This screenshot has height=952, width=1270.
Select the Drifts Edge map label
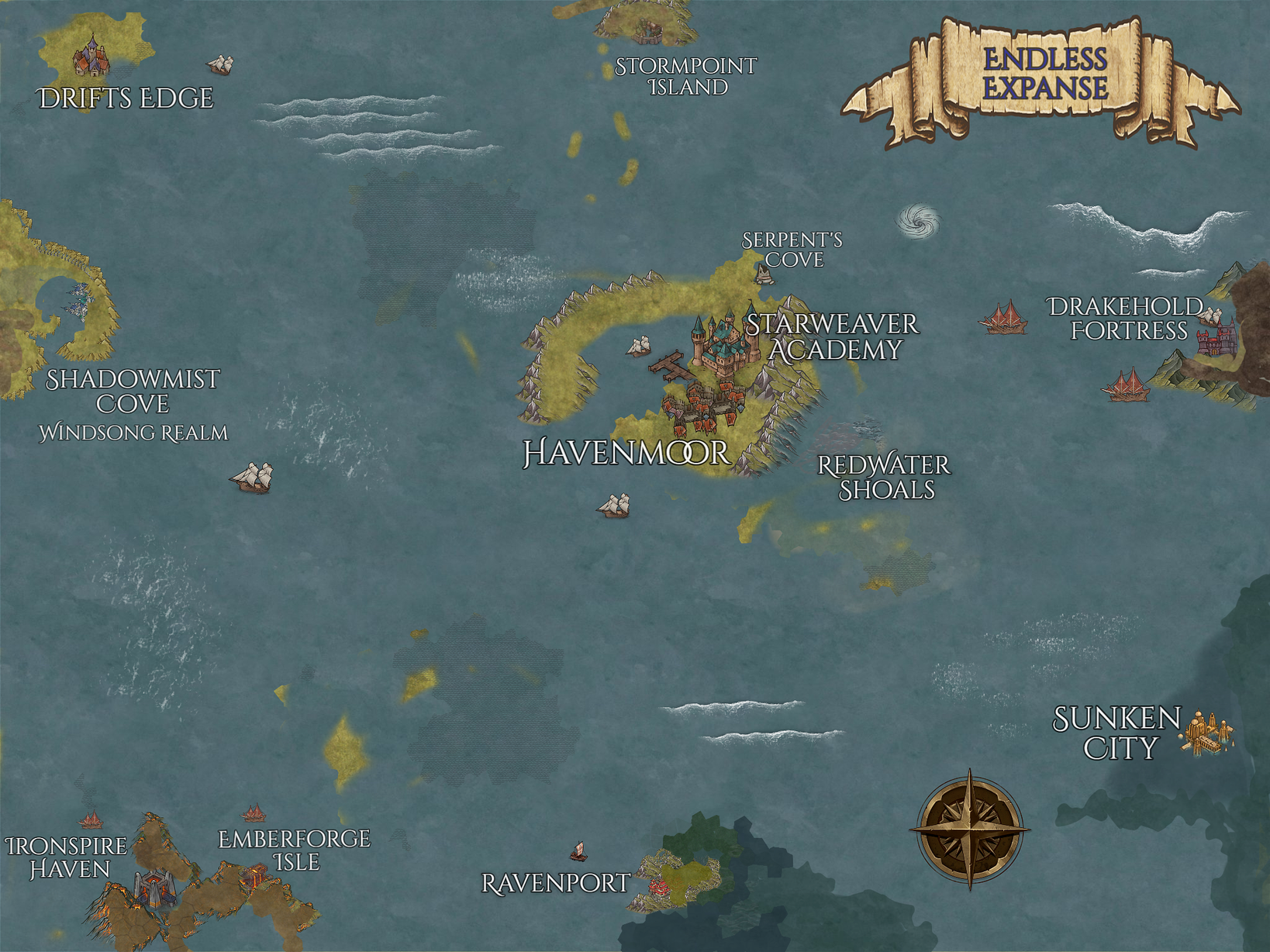tap(126, 98)
